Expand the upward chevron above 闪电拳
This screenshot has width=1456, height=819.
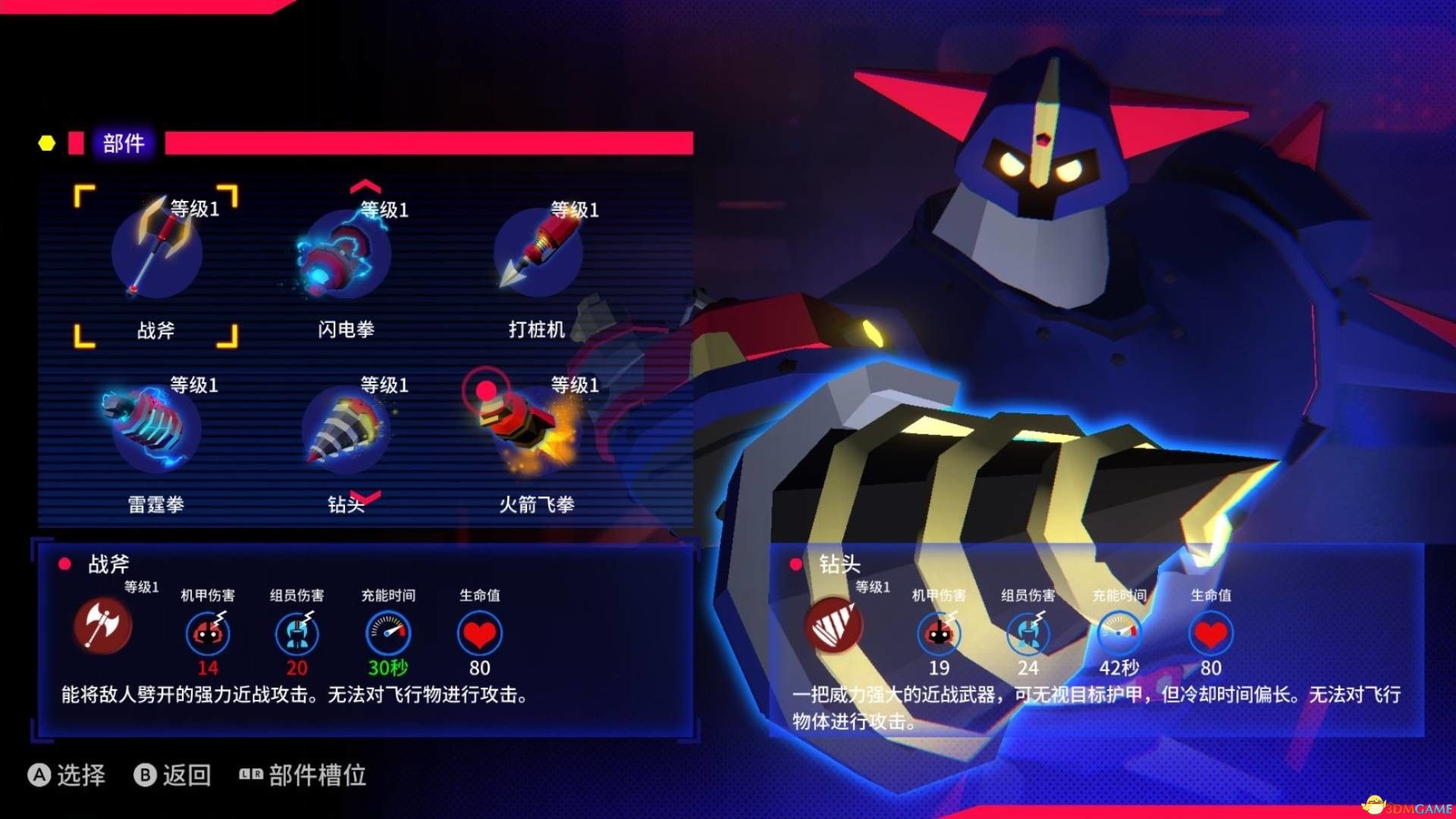coord(364,188)
